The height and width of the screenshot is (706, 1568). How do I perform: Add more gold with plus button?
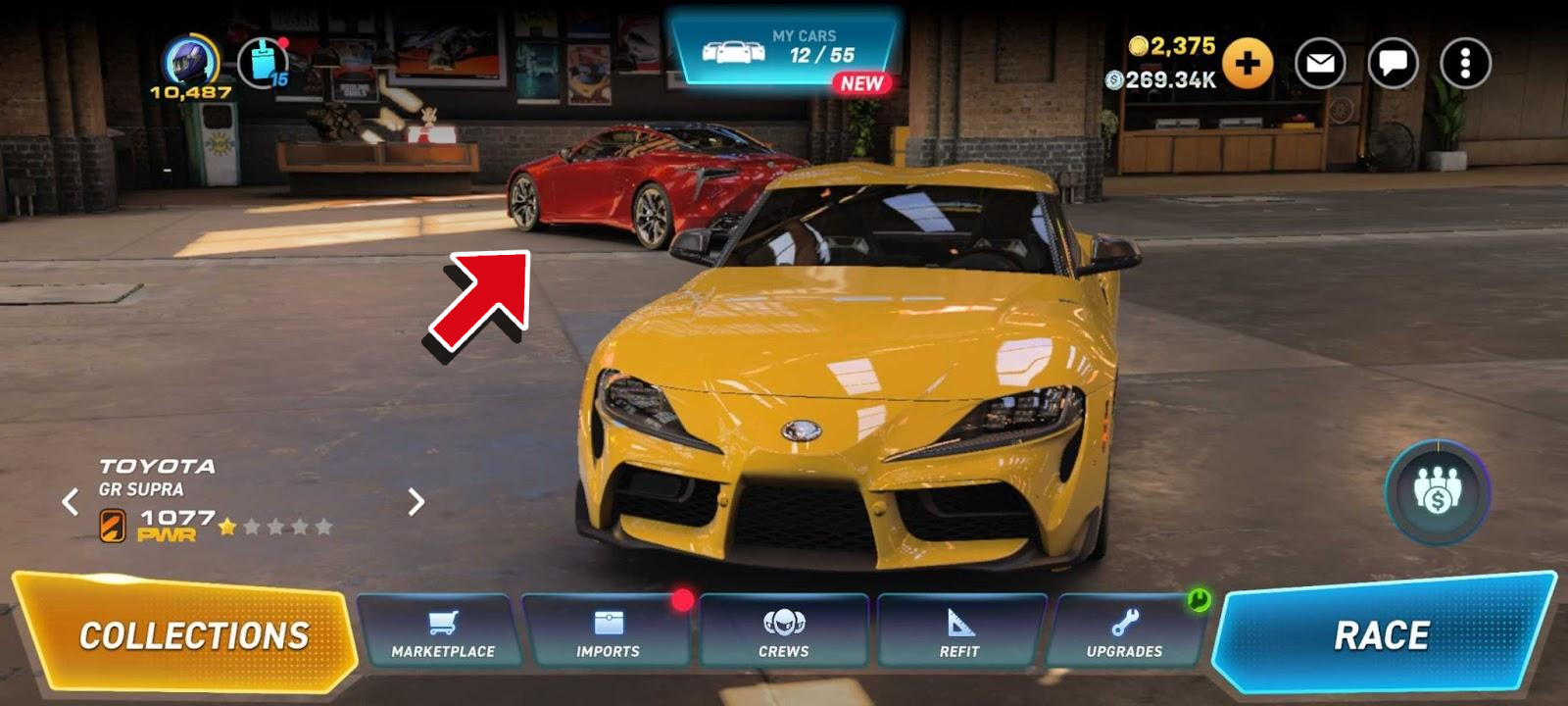pos(1247,64)
